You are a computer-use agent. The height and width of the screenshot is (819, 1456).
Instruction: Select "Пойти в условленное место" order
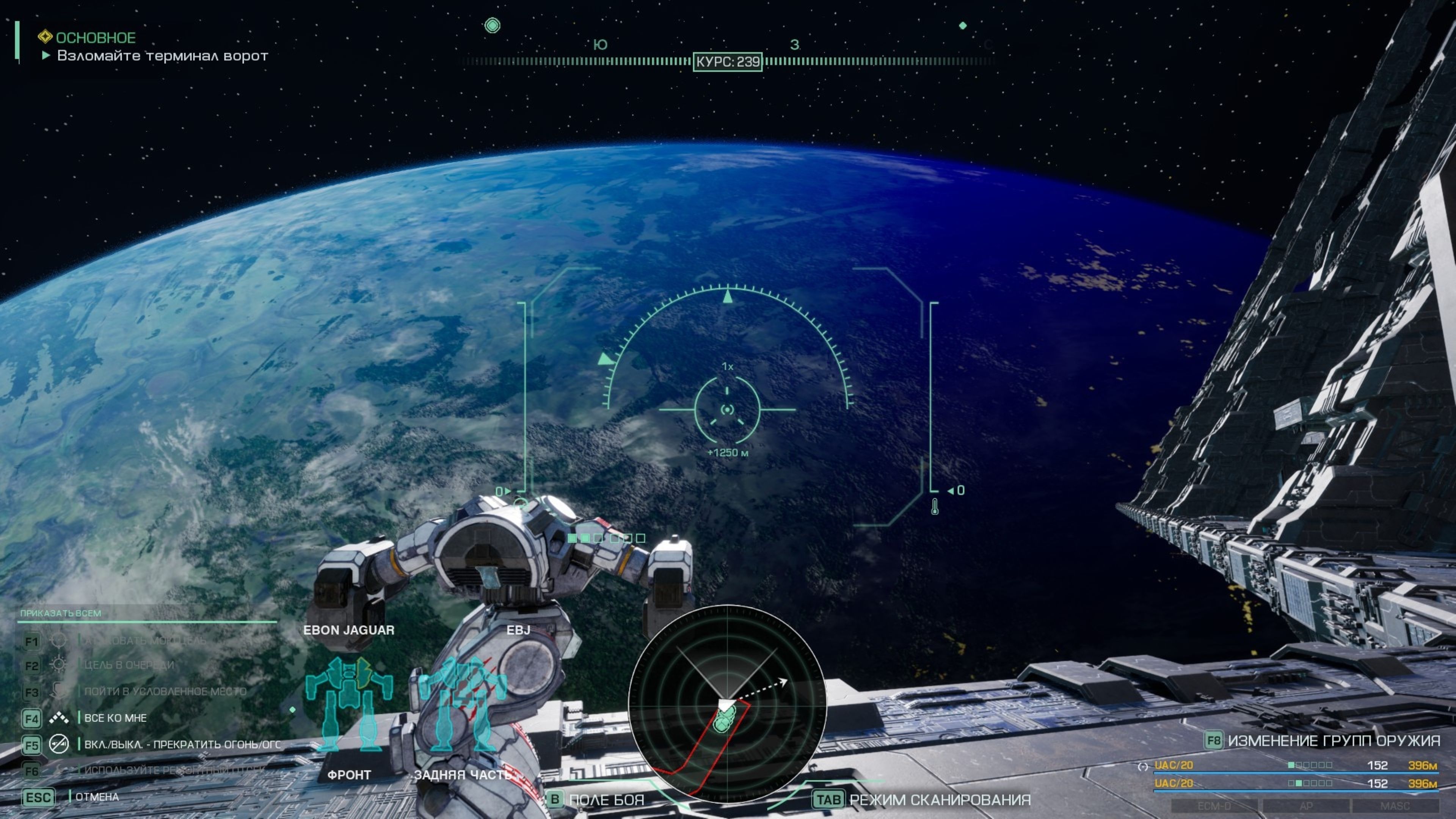[165, 691]
